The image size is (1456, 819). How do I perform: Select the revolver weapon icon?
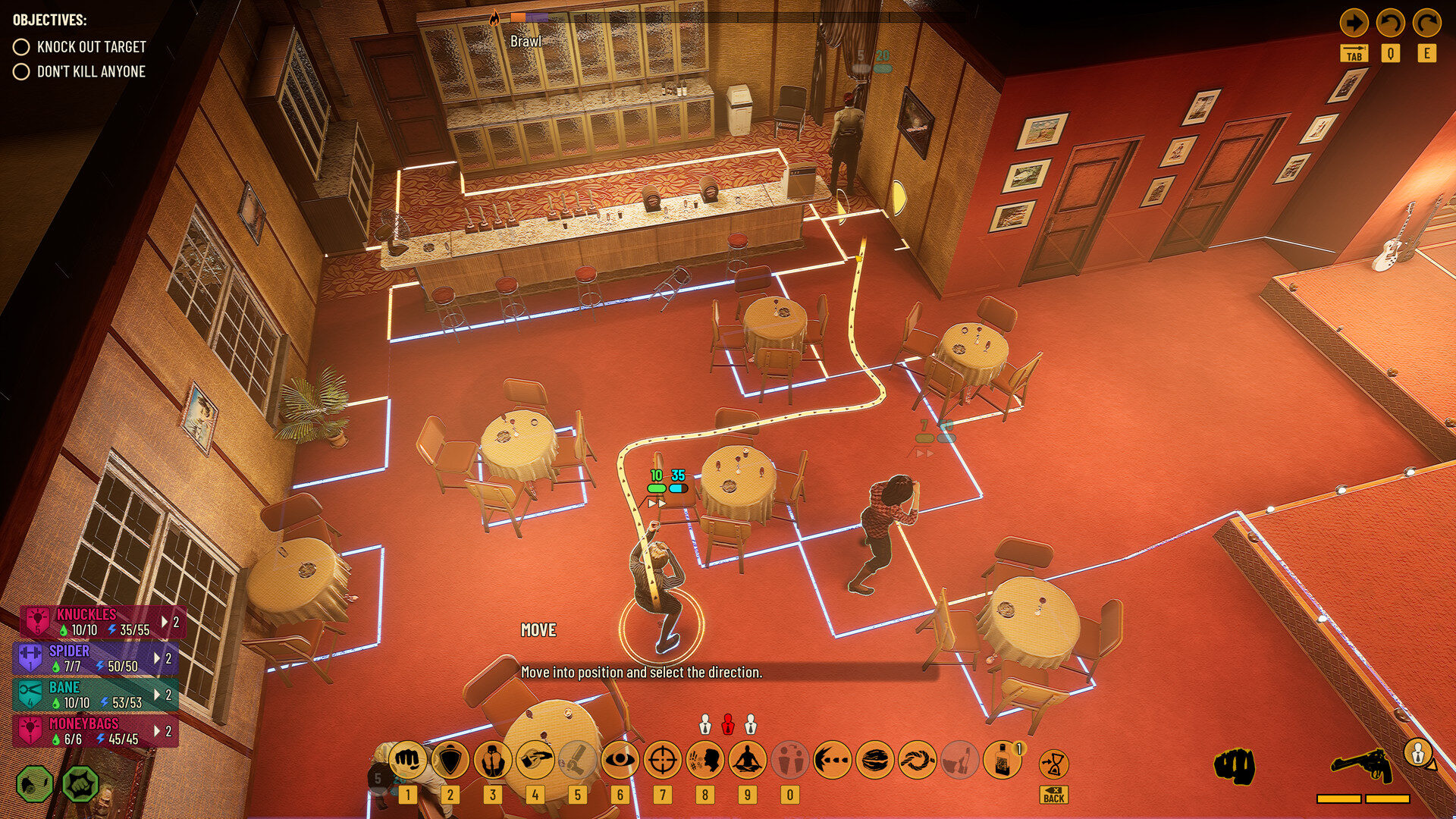(1363, 766)
